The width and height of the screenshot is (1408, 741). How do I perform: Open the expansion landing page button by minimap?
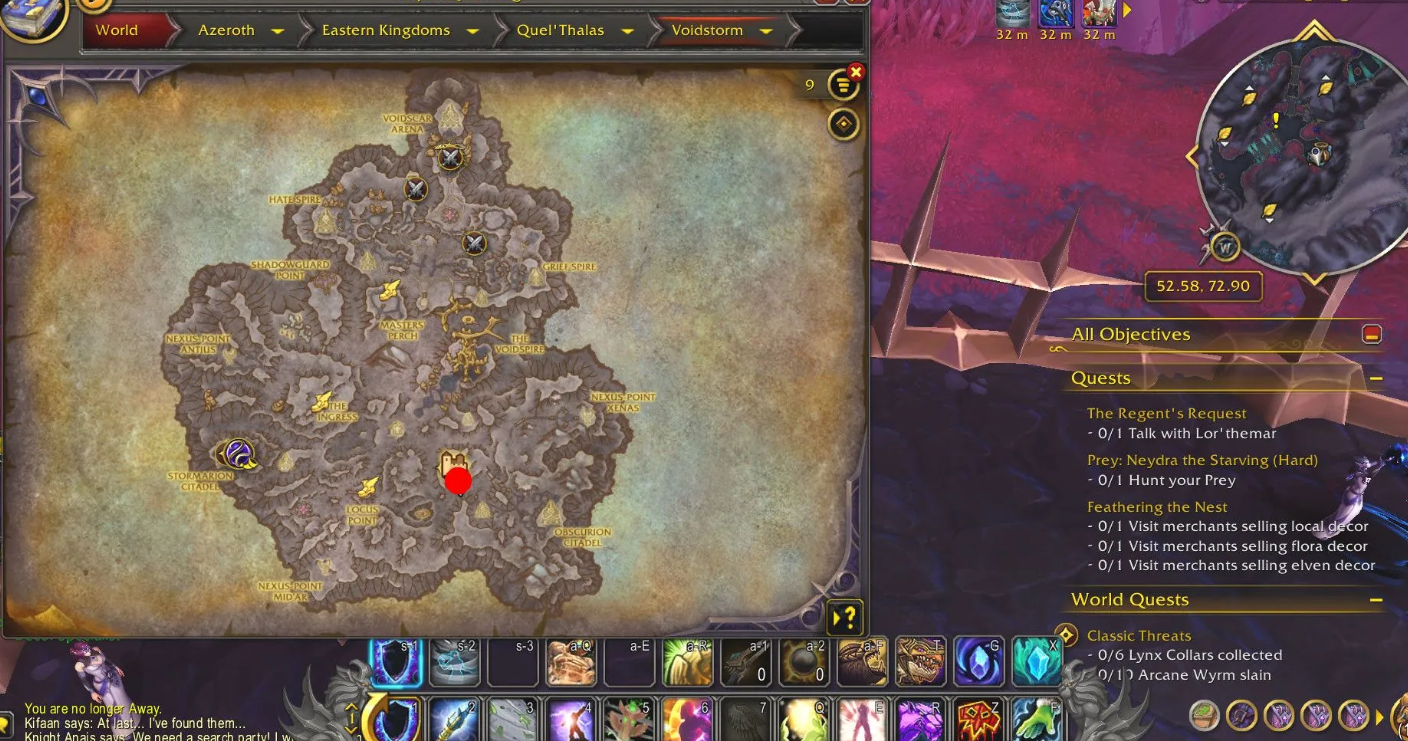[x=1225, y=246]
